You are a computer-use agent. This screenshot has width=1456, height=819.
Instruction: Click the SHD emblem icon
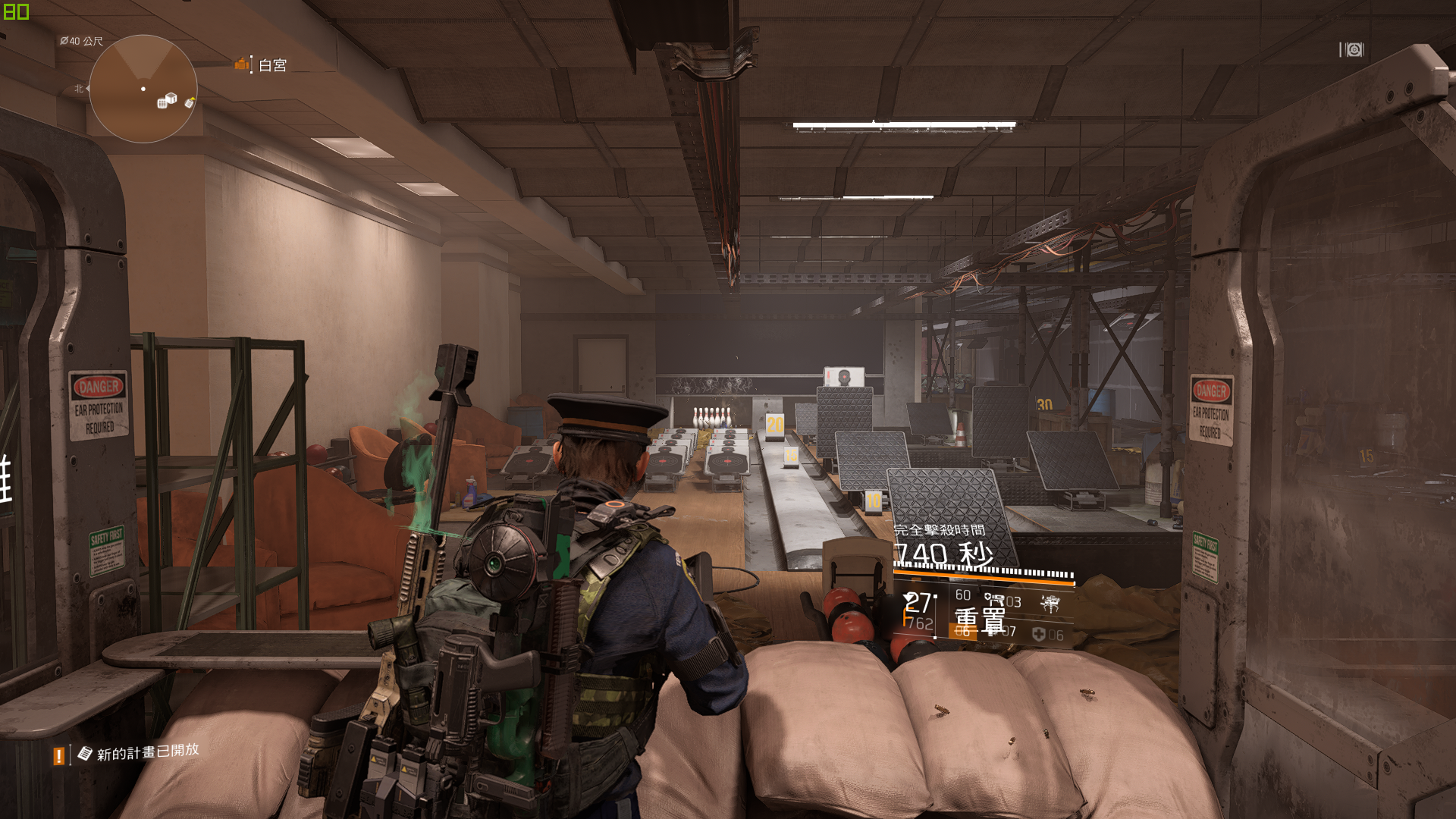1354,50
